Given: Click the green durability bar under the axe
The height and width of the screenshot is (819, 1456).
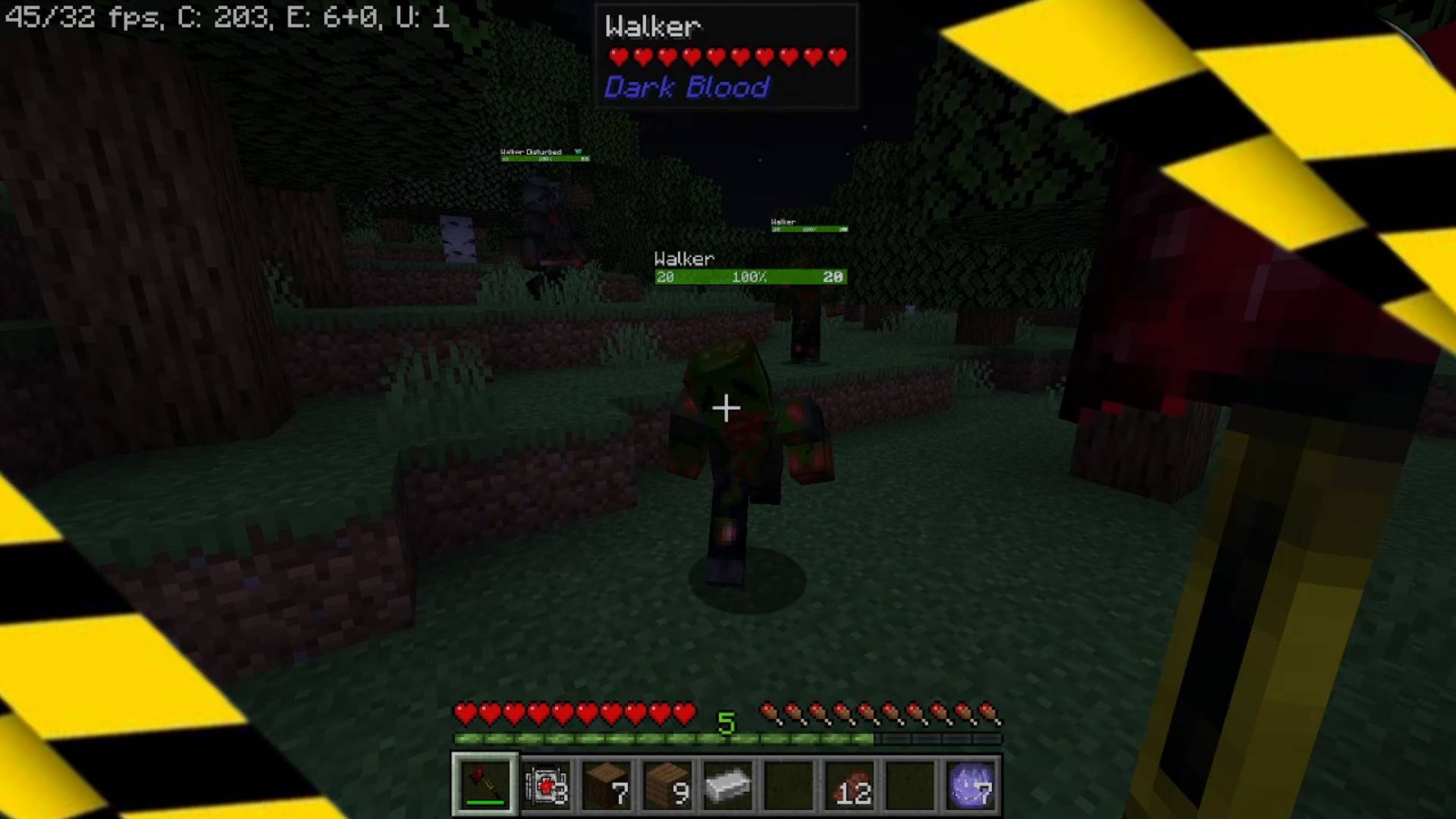Looking at the screenshot, I should (x=485, y=803).
